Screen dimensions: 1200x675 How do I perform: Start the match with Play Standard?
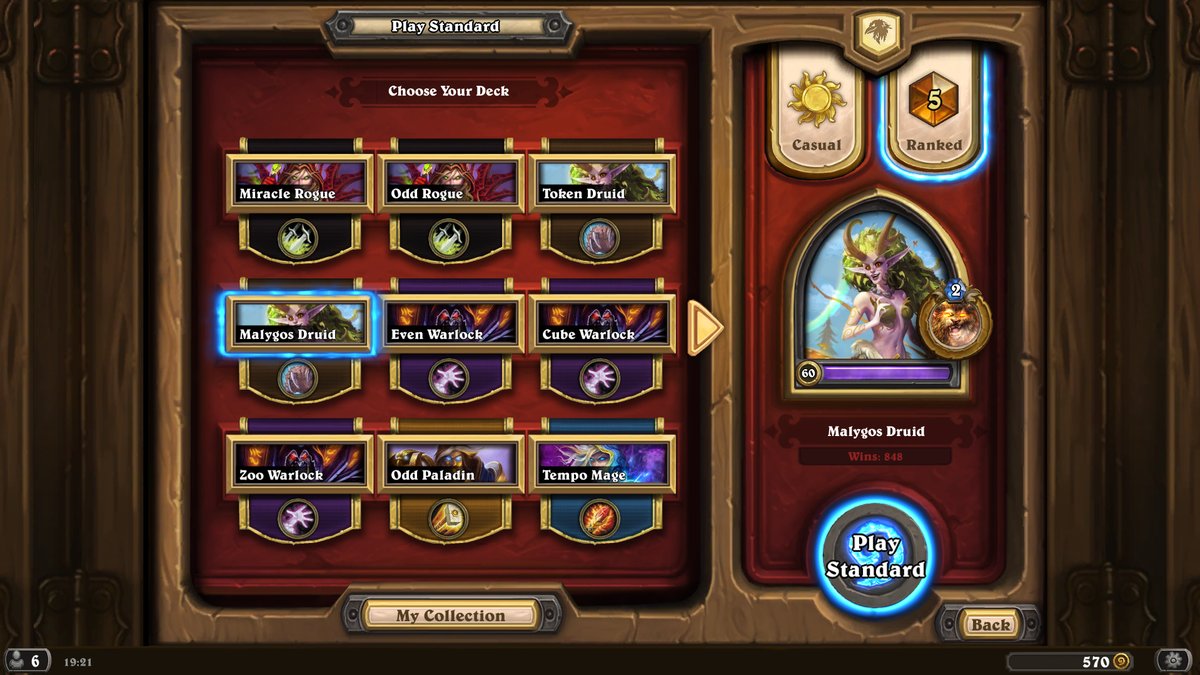click(x=875, y=556)
